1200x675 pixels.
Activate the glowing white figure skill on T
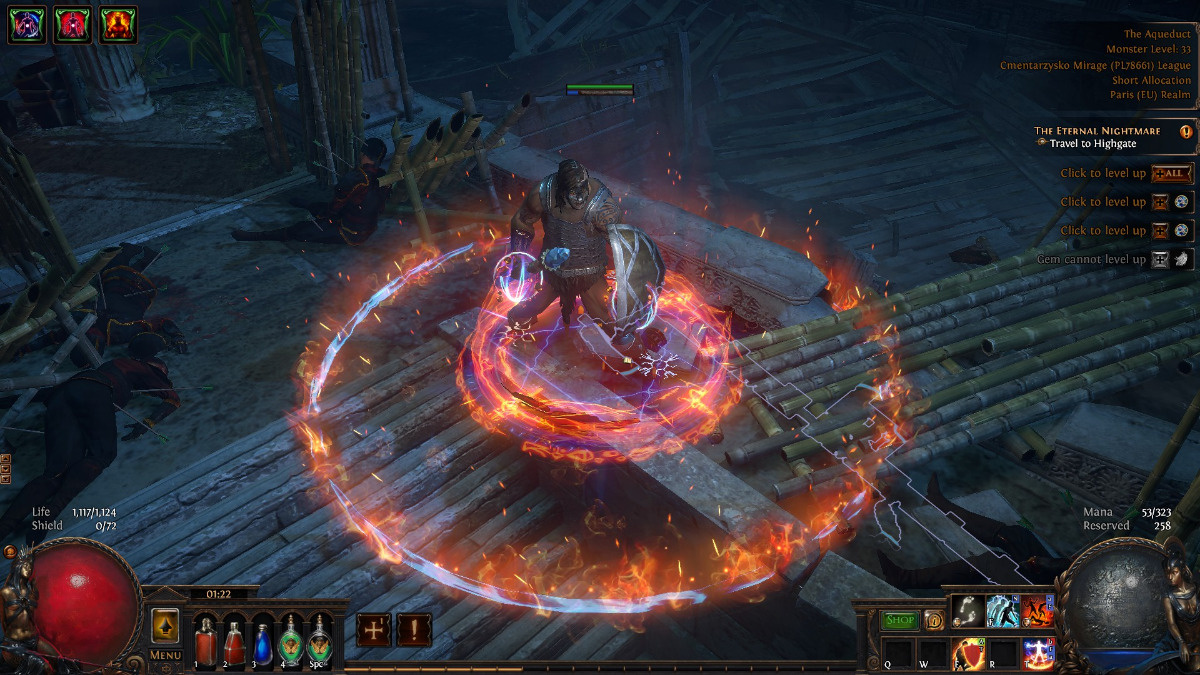[x=1037, y=652]
